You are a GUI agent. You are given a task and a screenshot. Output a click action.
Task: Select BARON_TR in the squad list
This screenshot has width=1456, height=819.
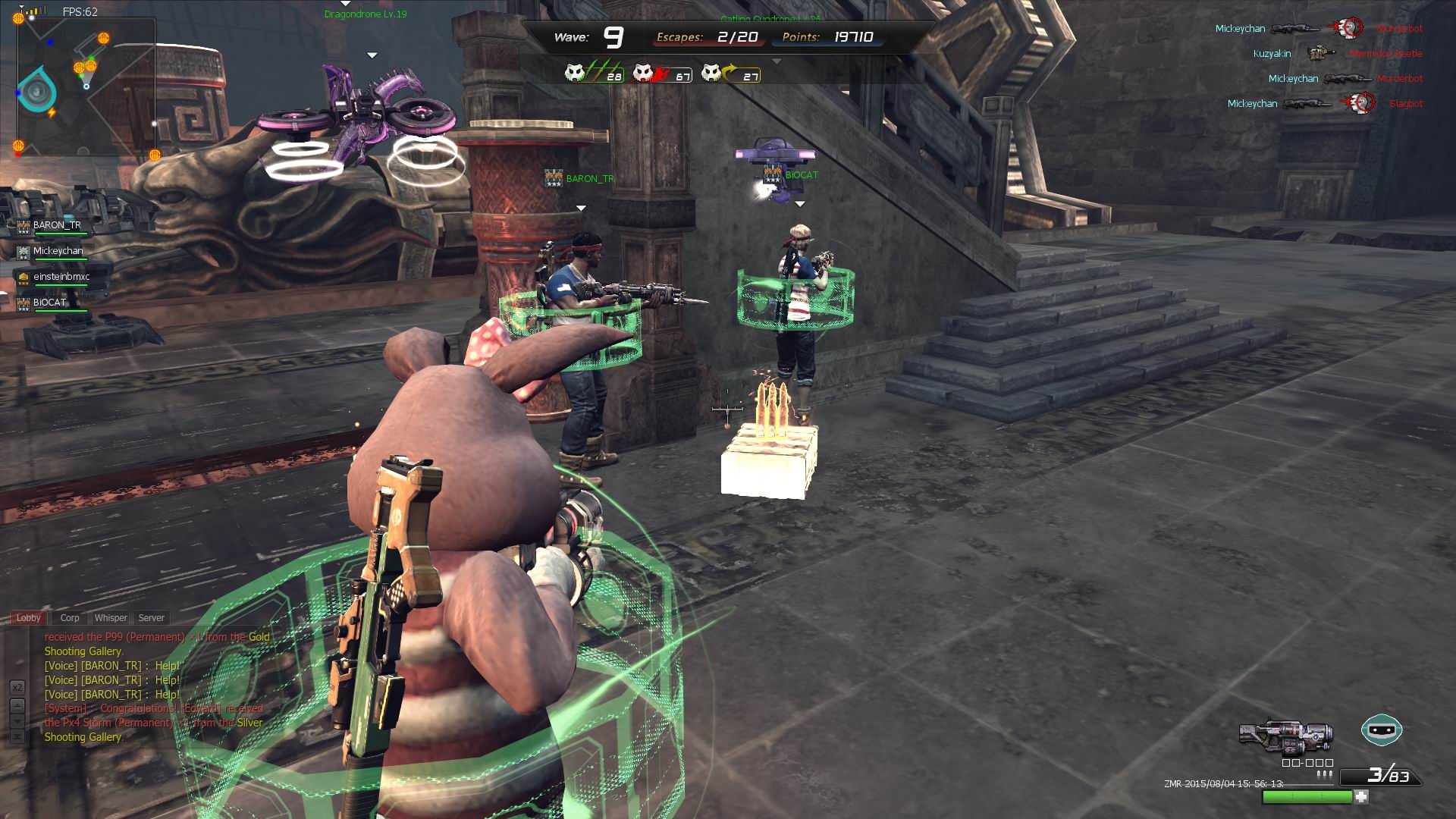click(57, 226)
